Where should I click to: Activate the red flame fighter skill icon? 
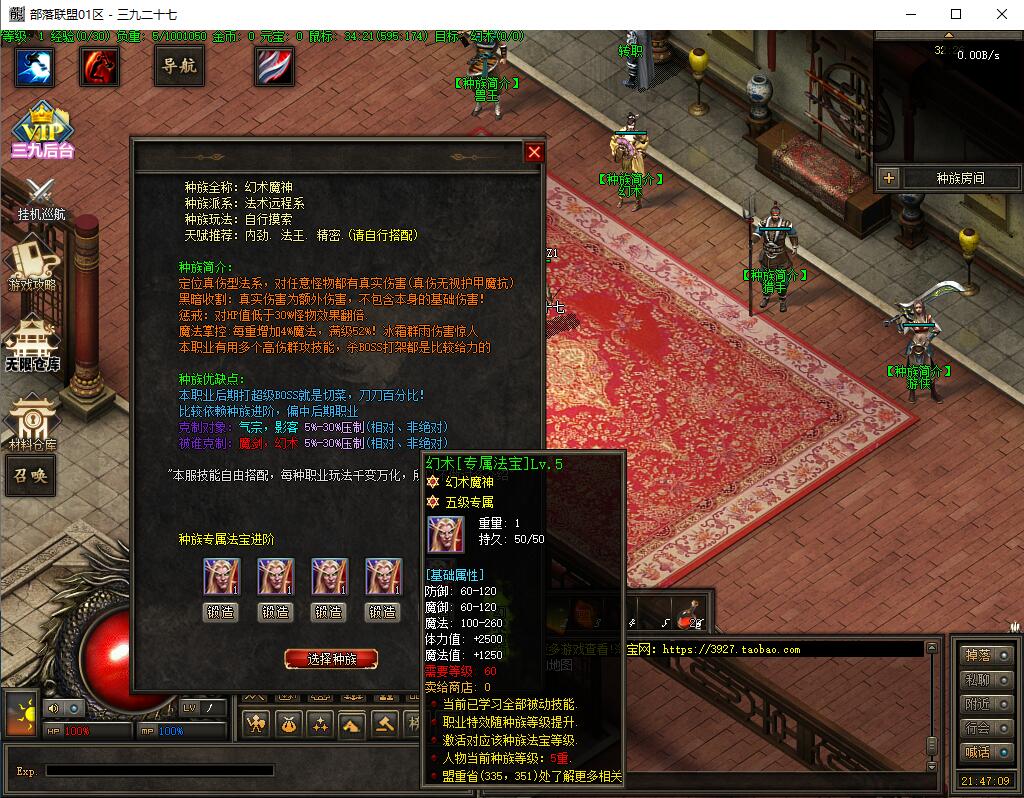click(x=100, y=67)
